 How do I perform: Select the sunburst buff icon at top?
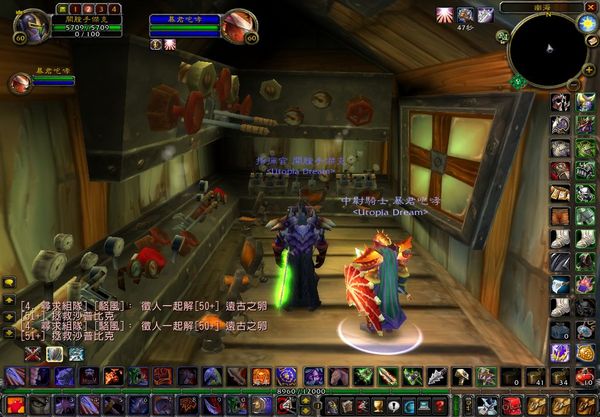pos(443,14)
